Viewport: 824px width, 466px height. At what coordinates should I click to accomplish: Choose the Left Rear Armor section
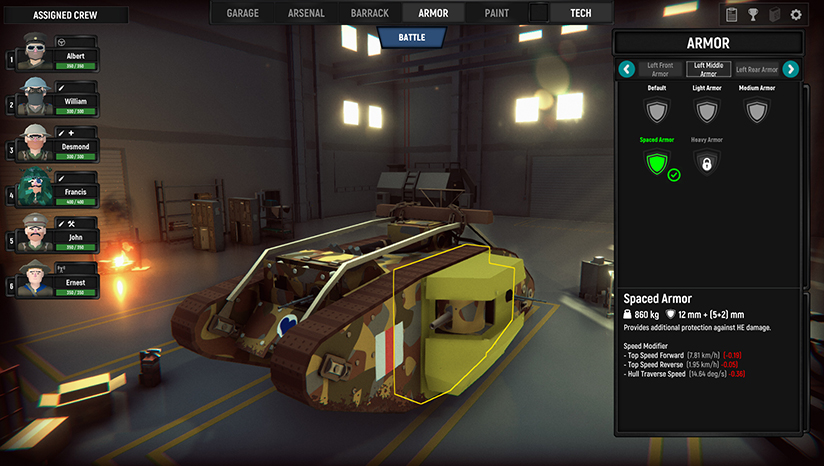click(x=756, y=69)
